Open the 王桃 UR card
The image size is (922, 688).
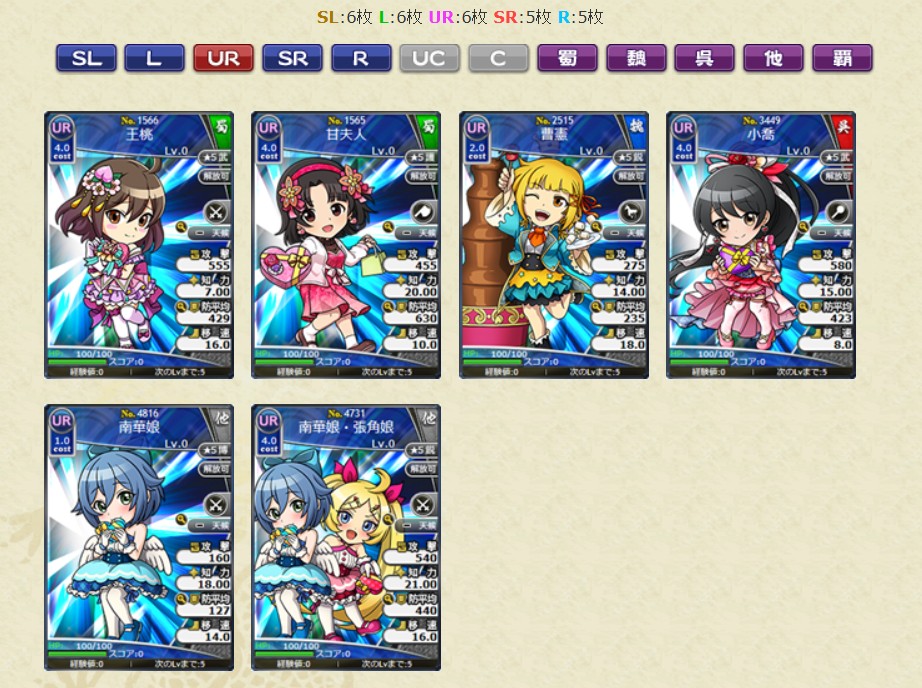point(138,245)
